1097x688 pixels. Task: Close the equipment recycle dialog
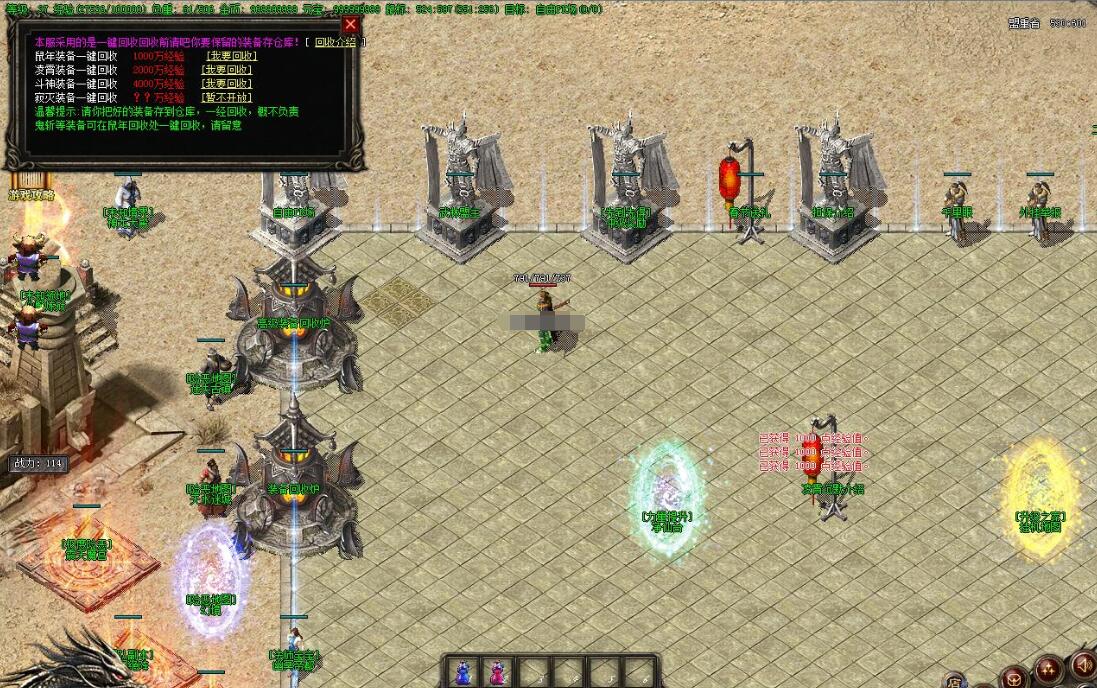(350, 24)
